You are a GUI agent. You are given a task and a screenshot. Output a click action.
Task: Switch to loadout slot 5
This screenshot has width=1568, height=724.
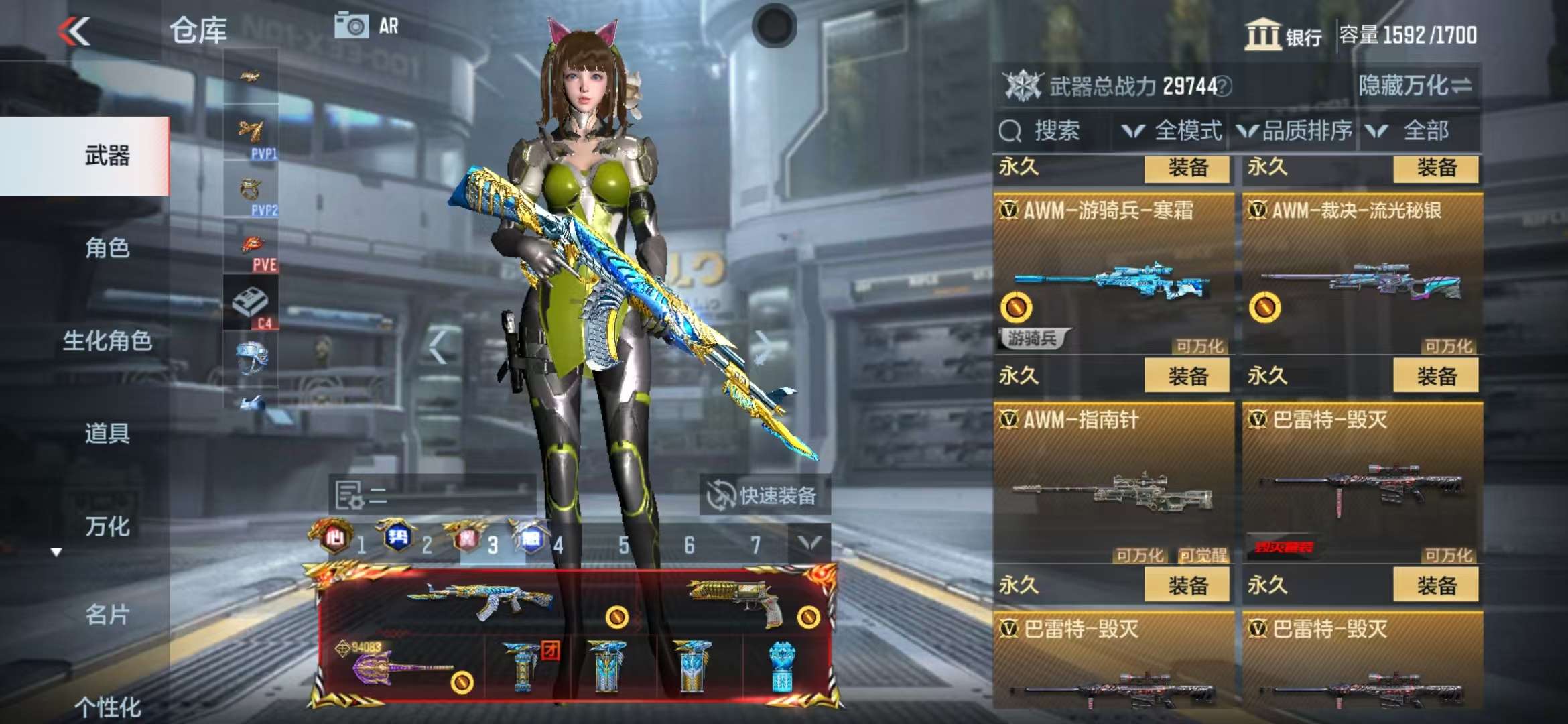(x=623, y=546)
